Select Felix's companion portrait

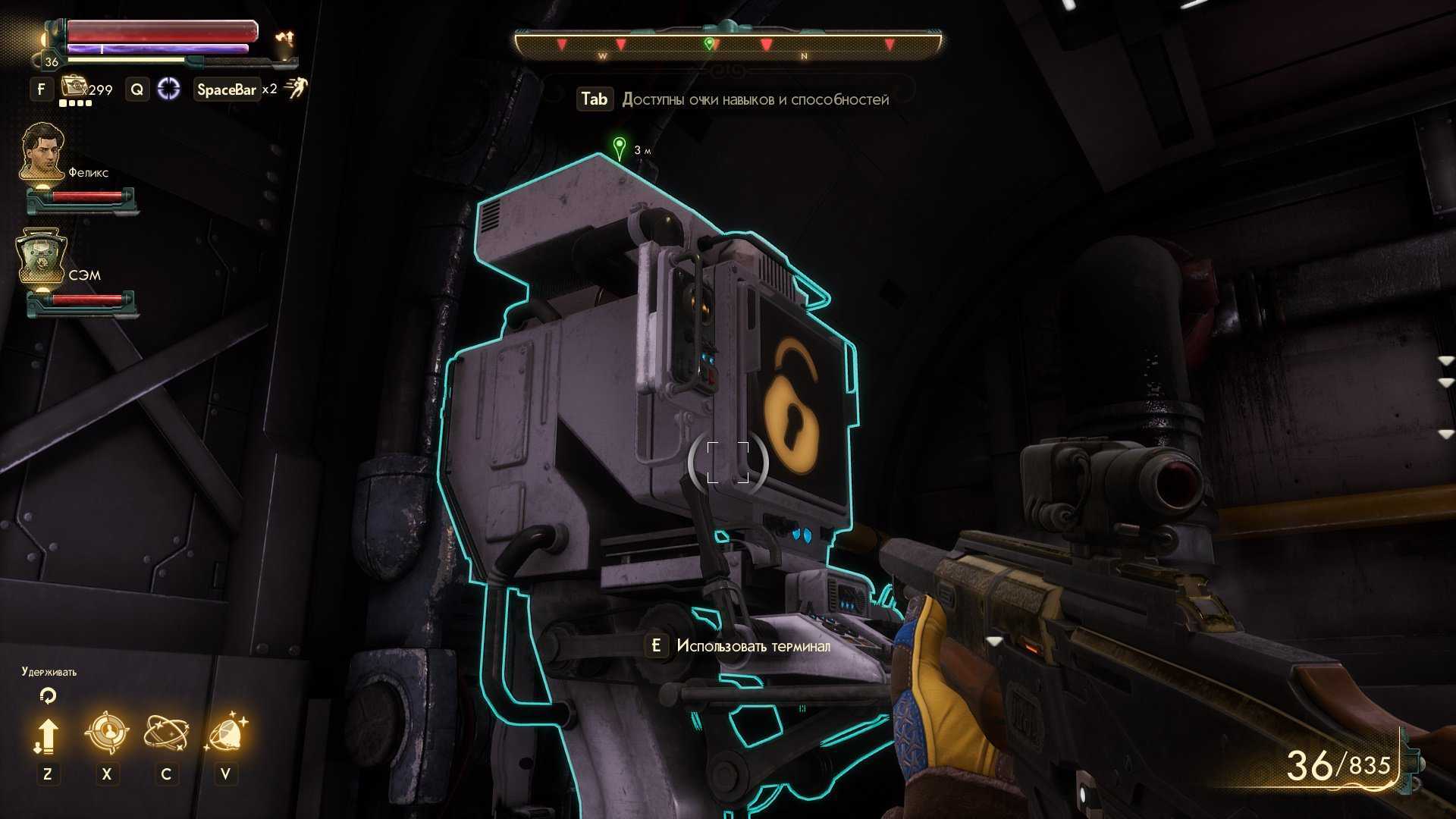[42, 152]
